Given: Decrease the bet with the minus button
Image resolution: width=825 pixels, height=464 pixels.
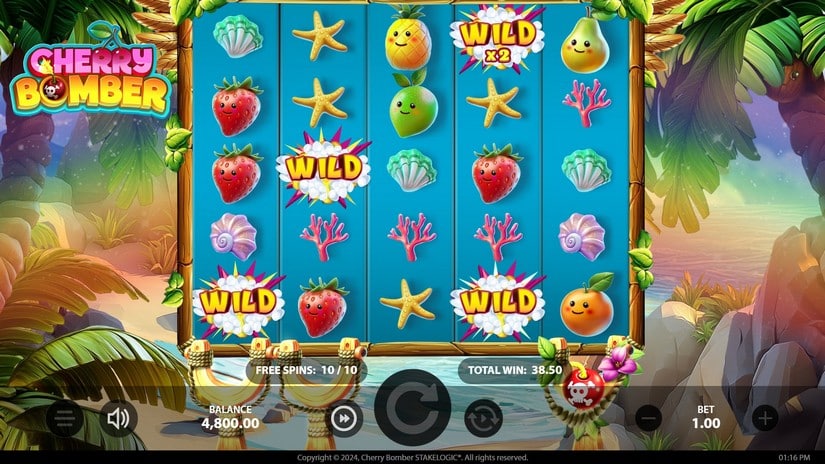Looking at the screenshot, I should (x=649, y=418).
